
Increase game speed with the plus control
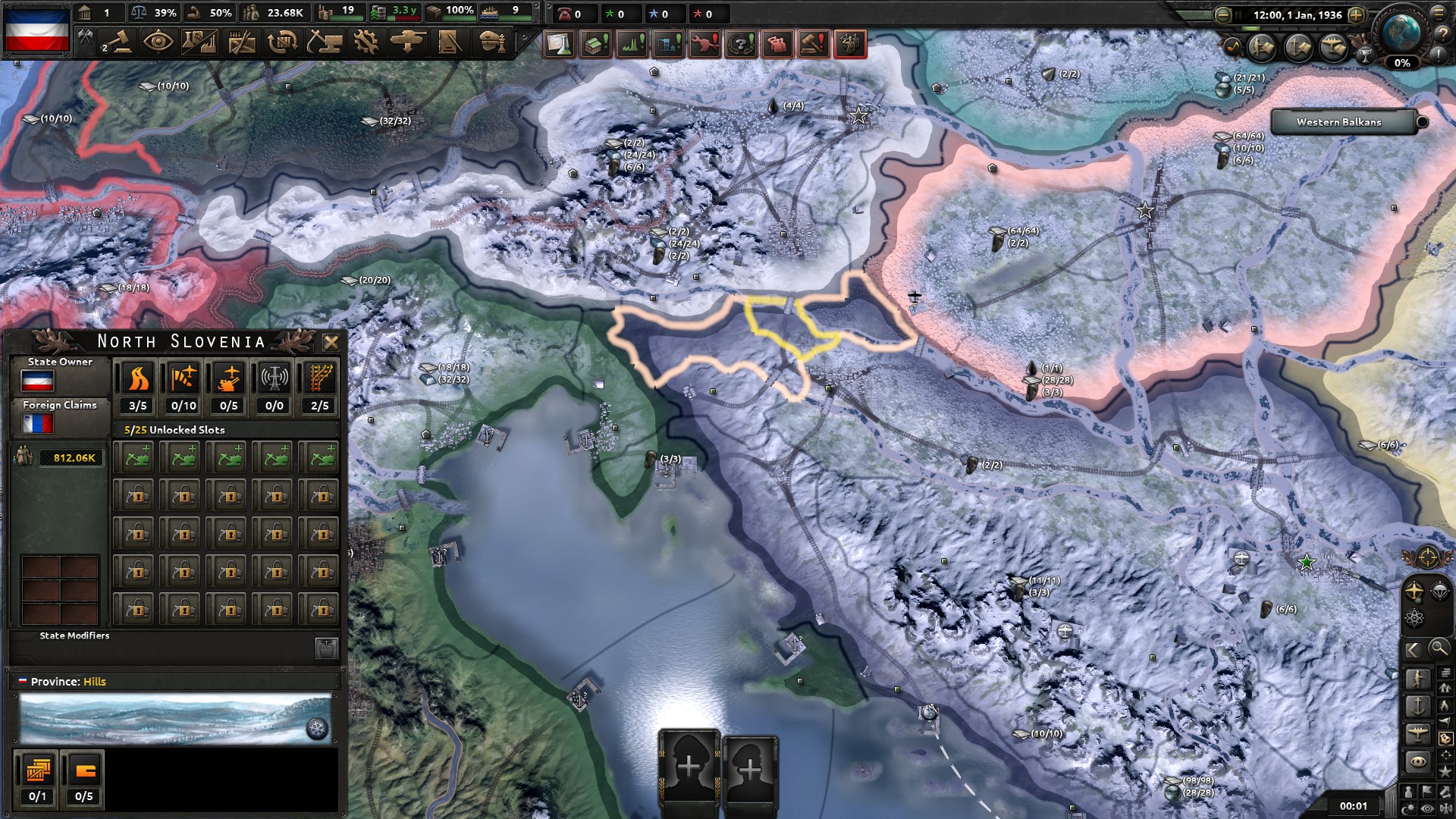pos(1354,14)
